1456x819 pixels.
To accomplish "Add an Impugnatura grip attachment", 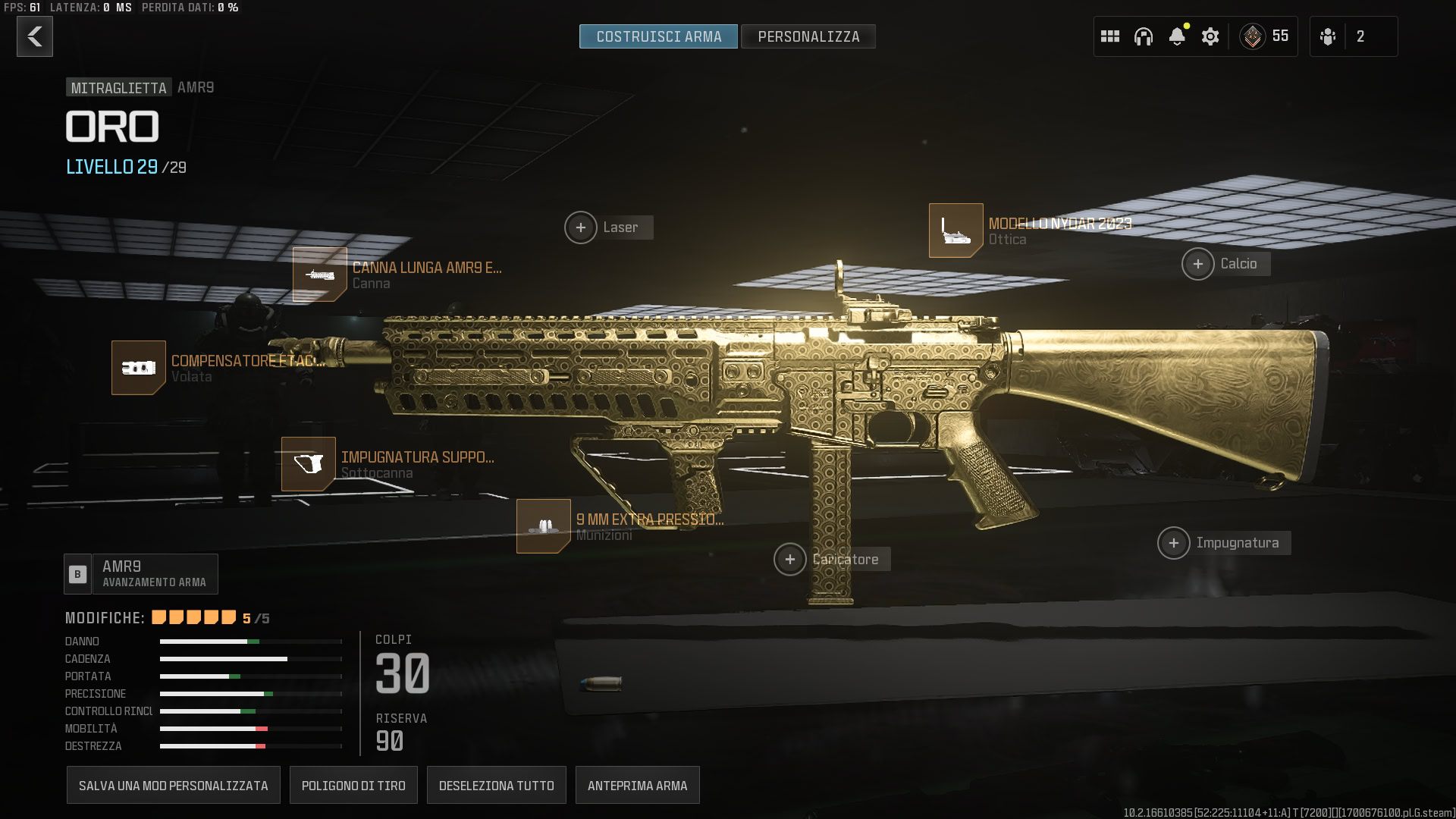I will pyautogui.click(x=1174, y=543).
